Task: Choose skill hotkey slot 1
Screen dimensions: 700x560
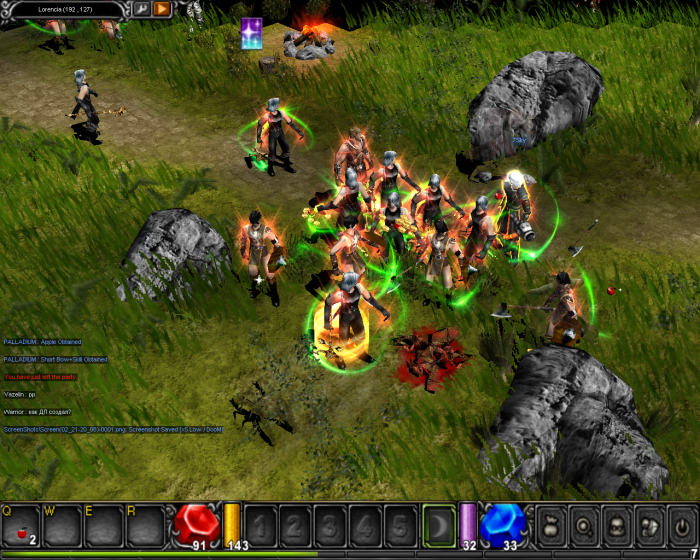Action: 262,525
